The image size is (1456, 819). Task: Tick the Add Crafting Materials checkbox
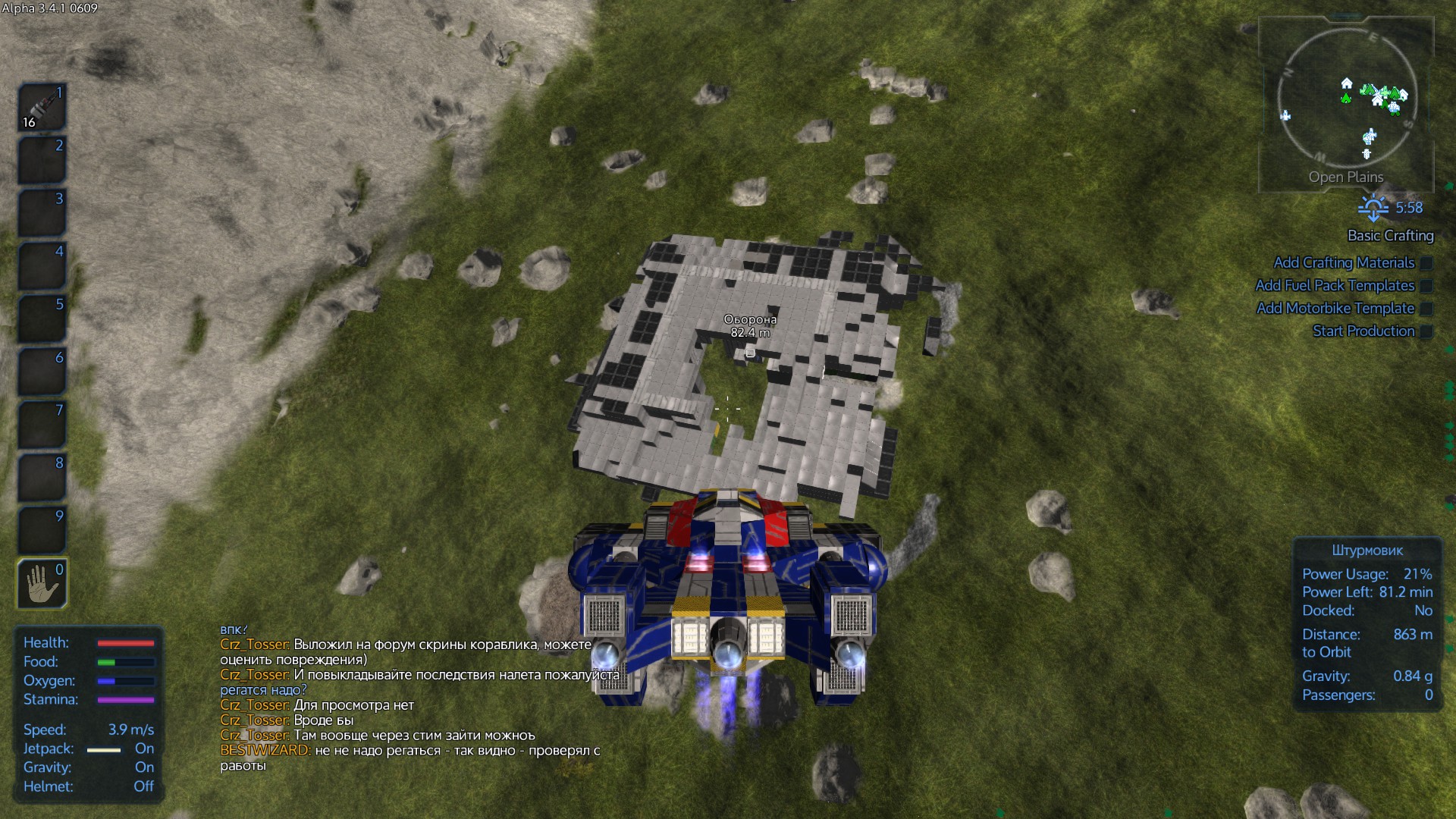1426,263
